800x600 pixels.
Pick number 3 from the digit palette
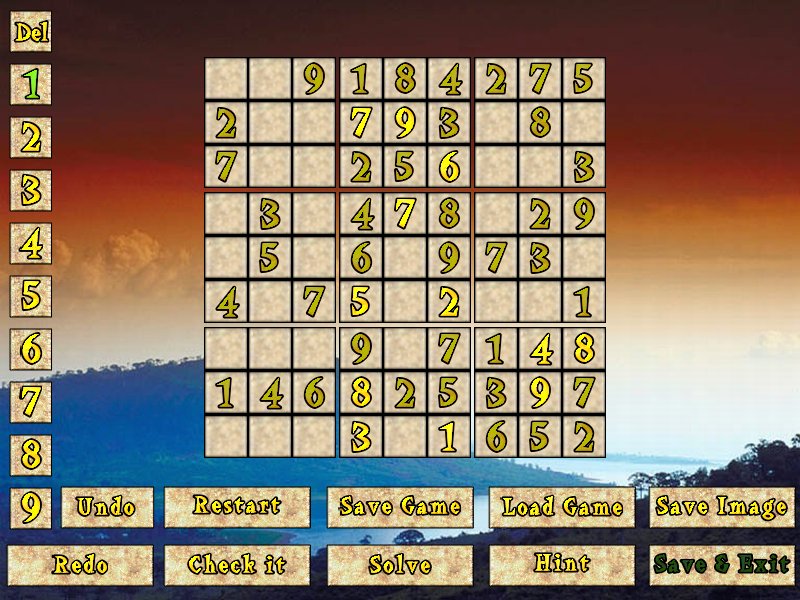click(31, 190)
